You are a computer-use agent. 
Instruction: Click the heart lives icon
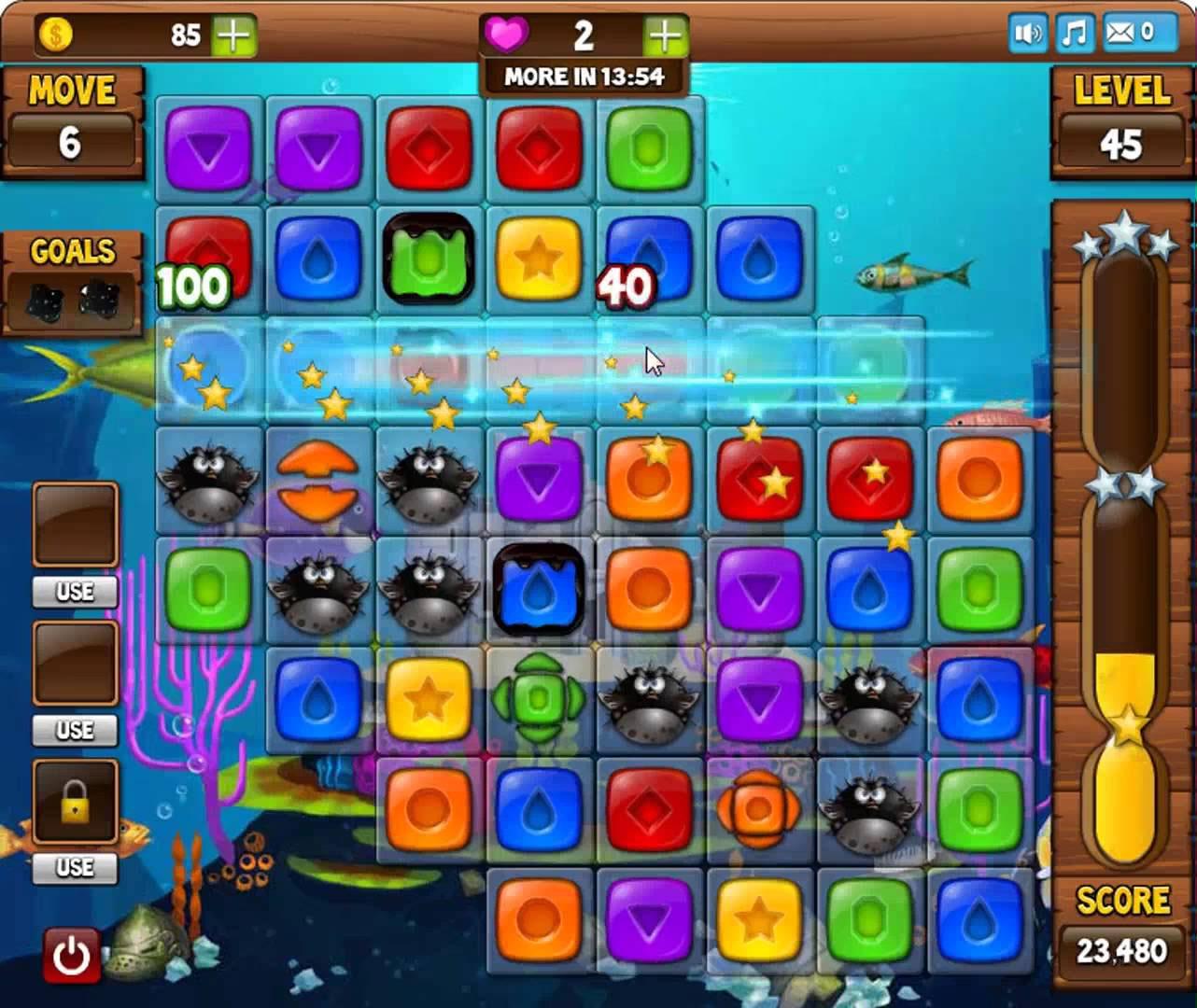[x=507, y=34]
